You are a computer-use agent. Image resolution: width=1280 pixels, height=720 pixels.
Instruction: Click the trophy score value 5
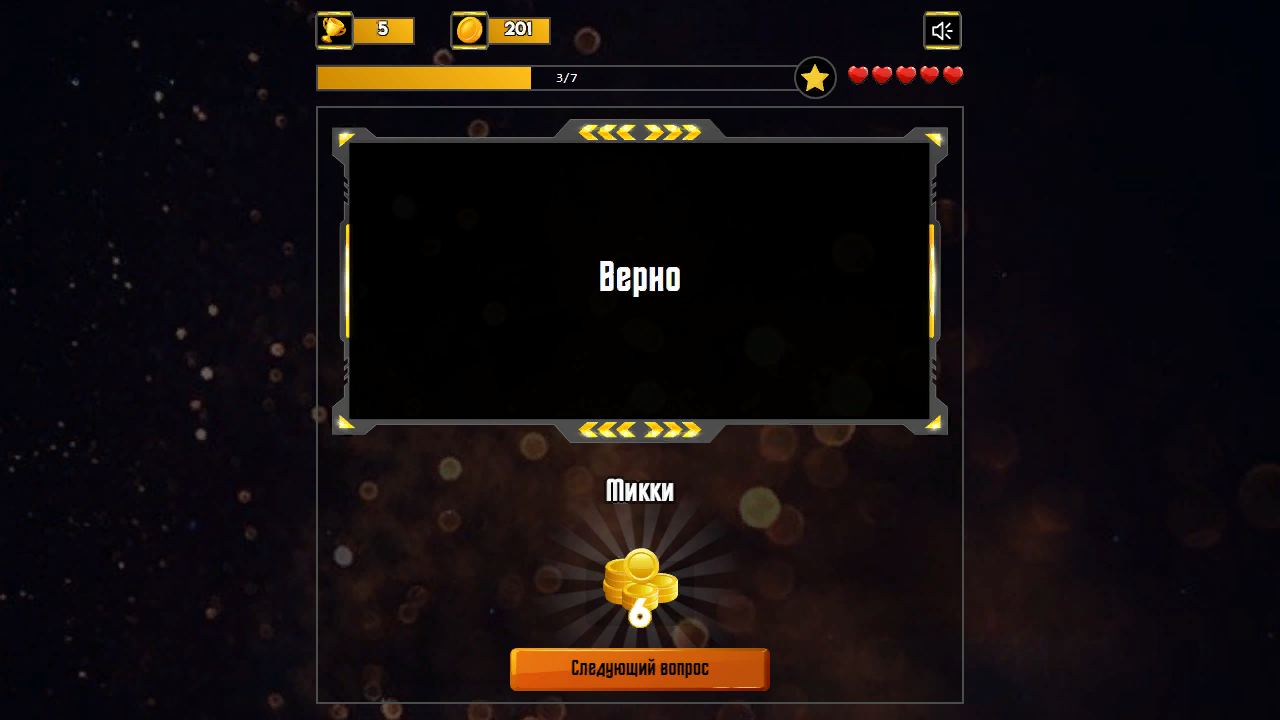(x=383, y=30)
